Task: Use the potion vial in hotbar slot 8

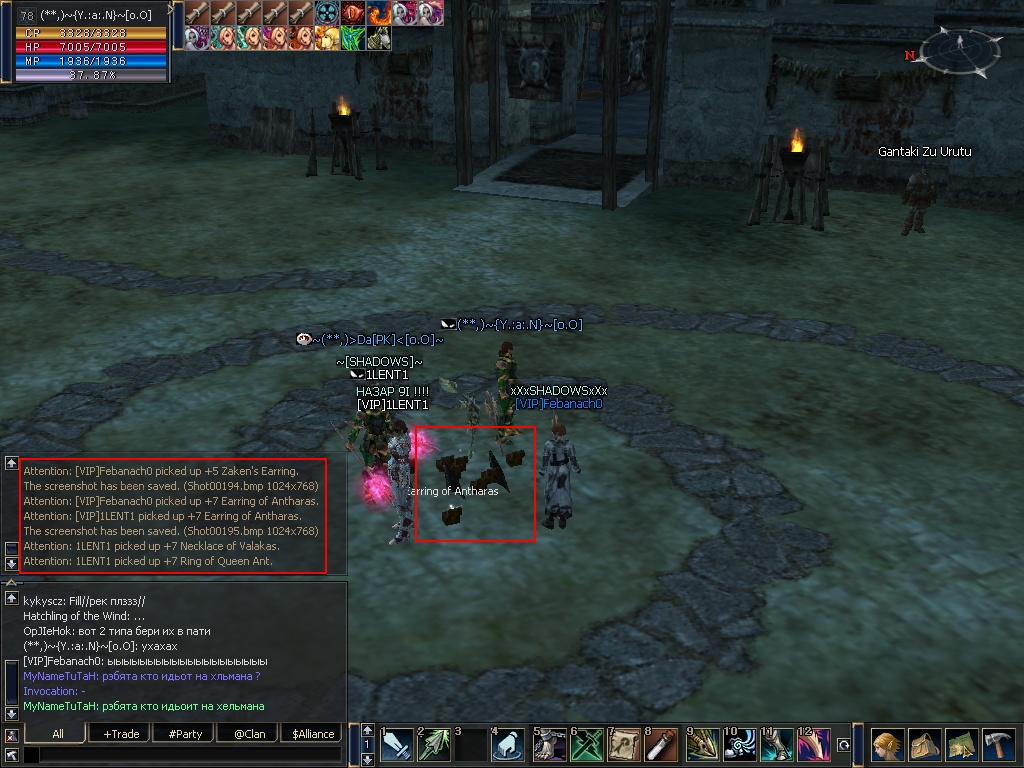Action: [x=662, y=745]
